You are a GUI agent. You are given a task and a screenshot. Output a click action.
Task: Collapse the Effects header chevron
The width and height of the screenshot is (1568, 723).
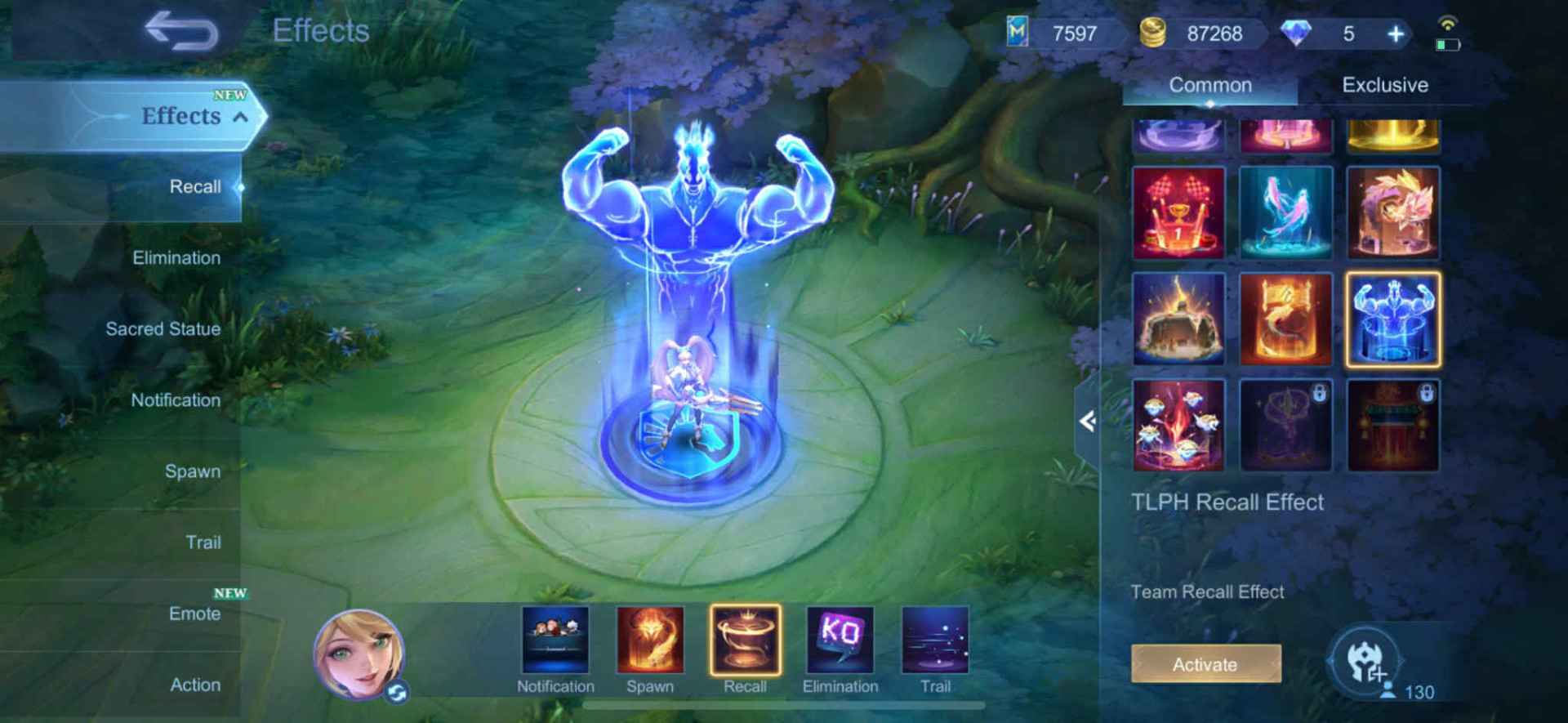point(239,117)
